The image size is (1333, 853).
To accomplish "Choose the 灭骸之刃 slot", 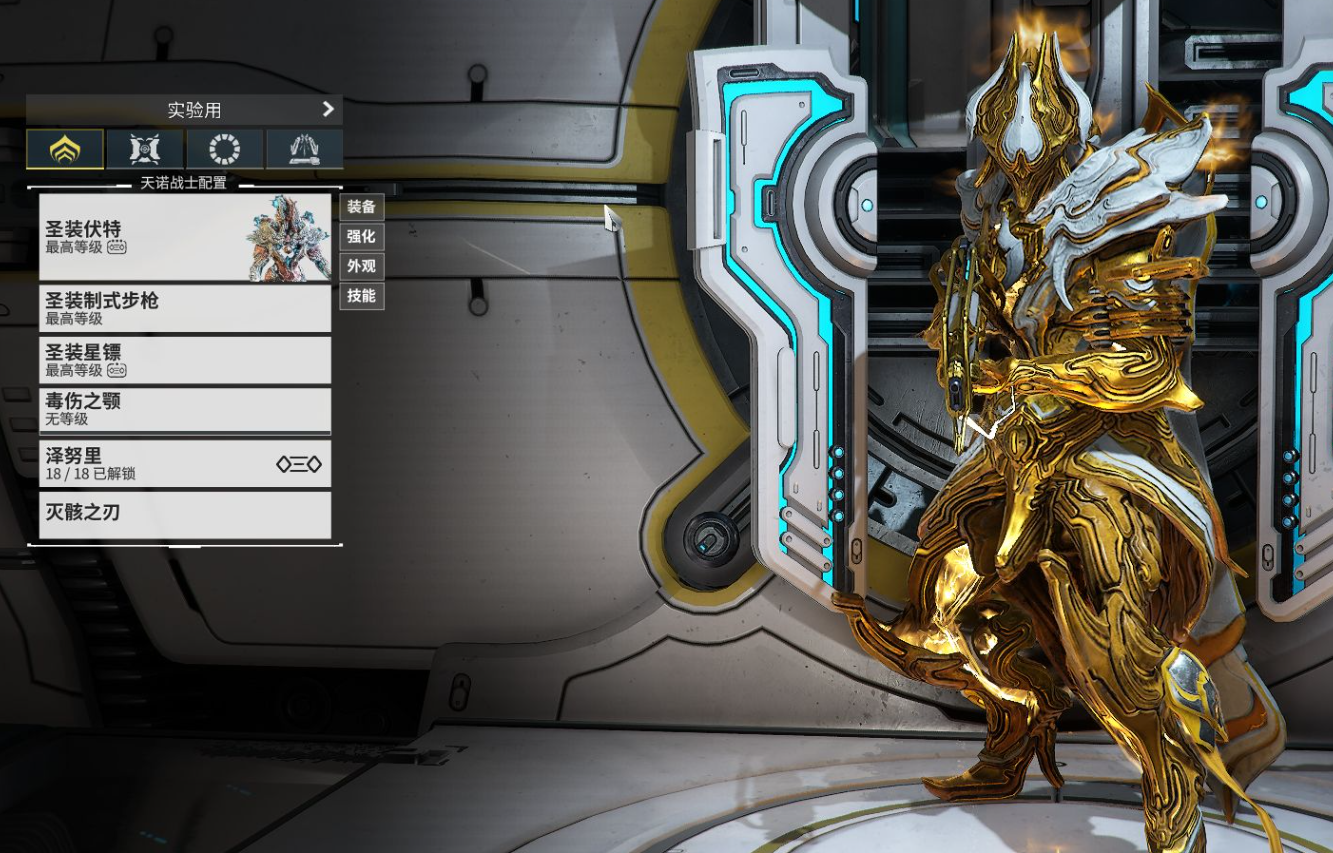I will 185,514.
